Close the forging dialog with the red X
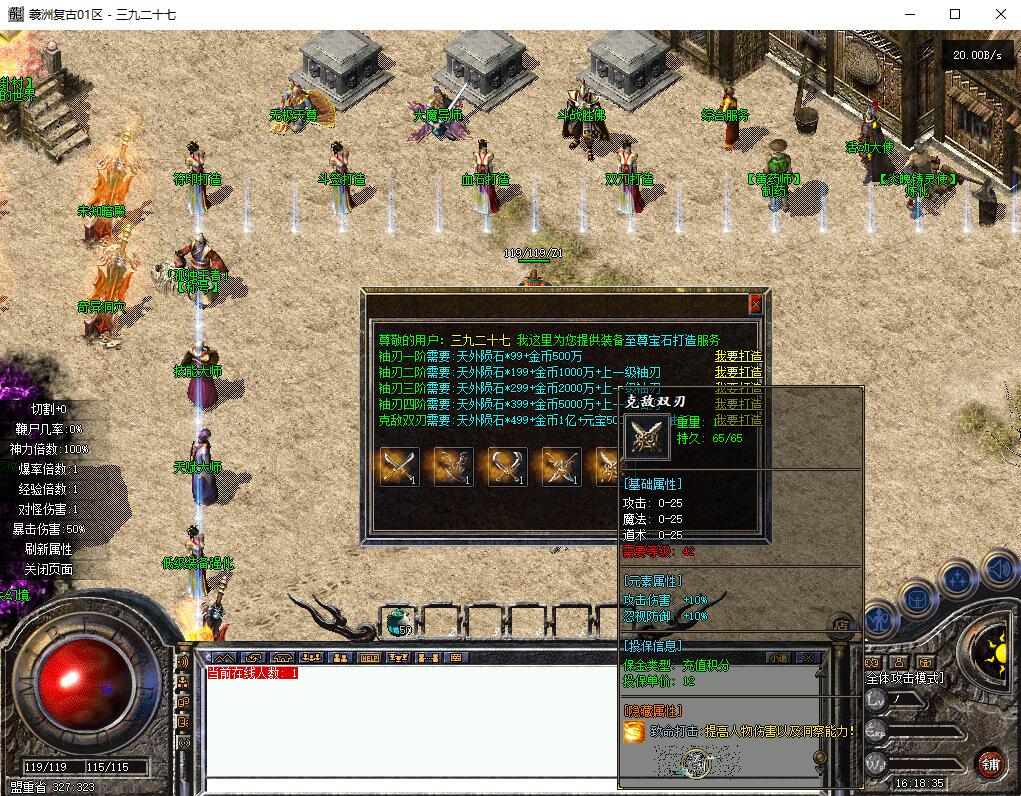This screenshot has width=1021, height=796. [x=755, y=304]
